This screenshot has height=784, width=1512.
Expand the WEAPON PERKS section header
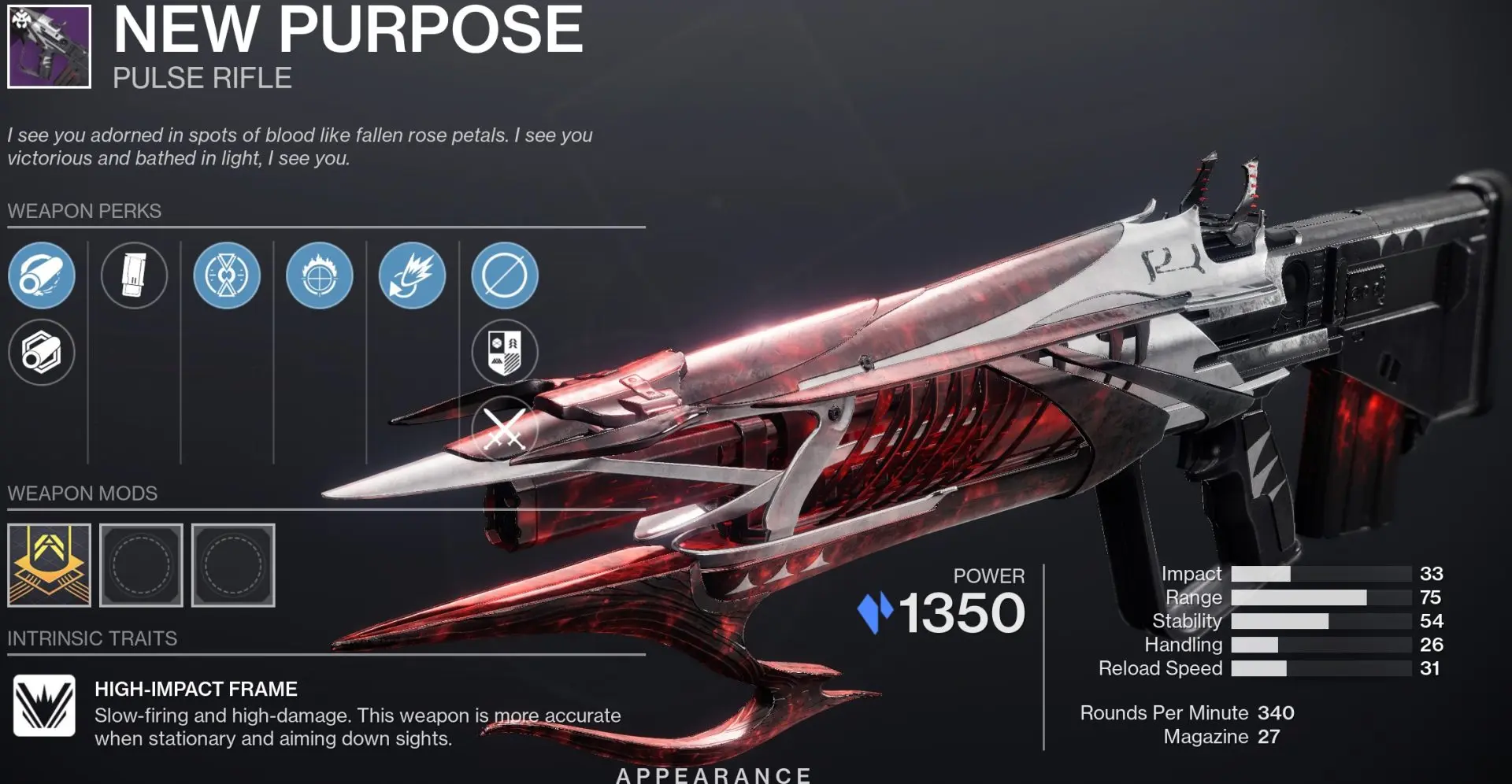(x=83, y=211)
